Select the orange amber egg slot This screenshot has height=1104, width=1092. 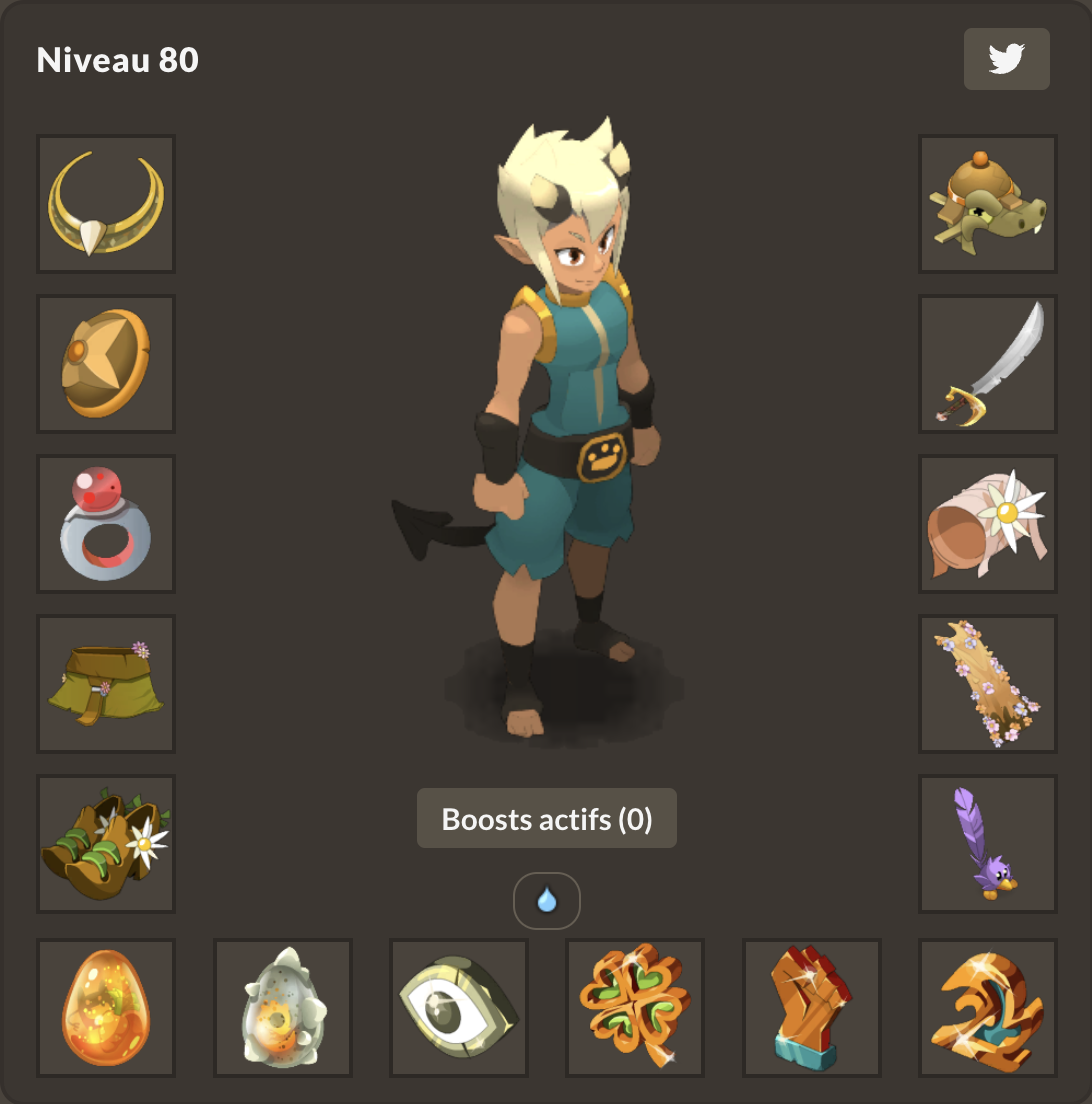pyautogui.click(x=106, y=1008)
